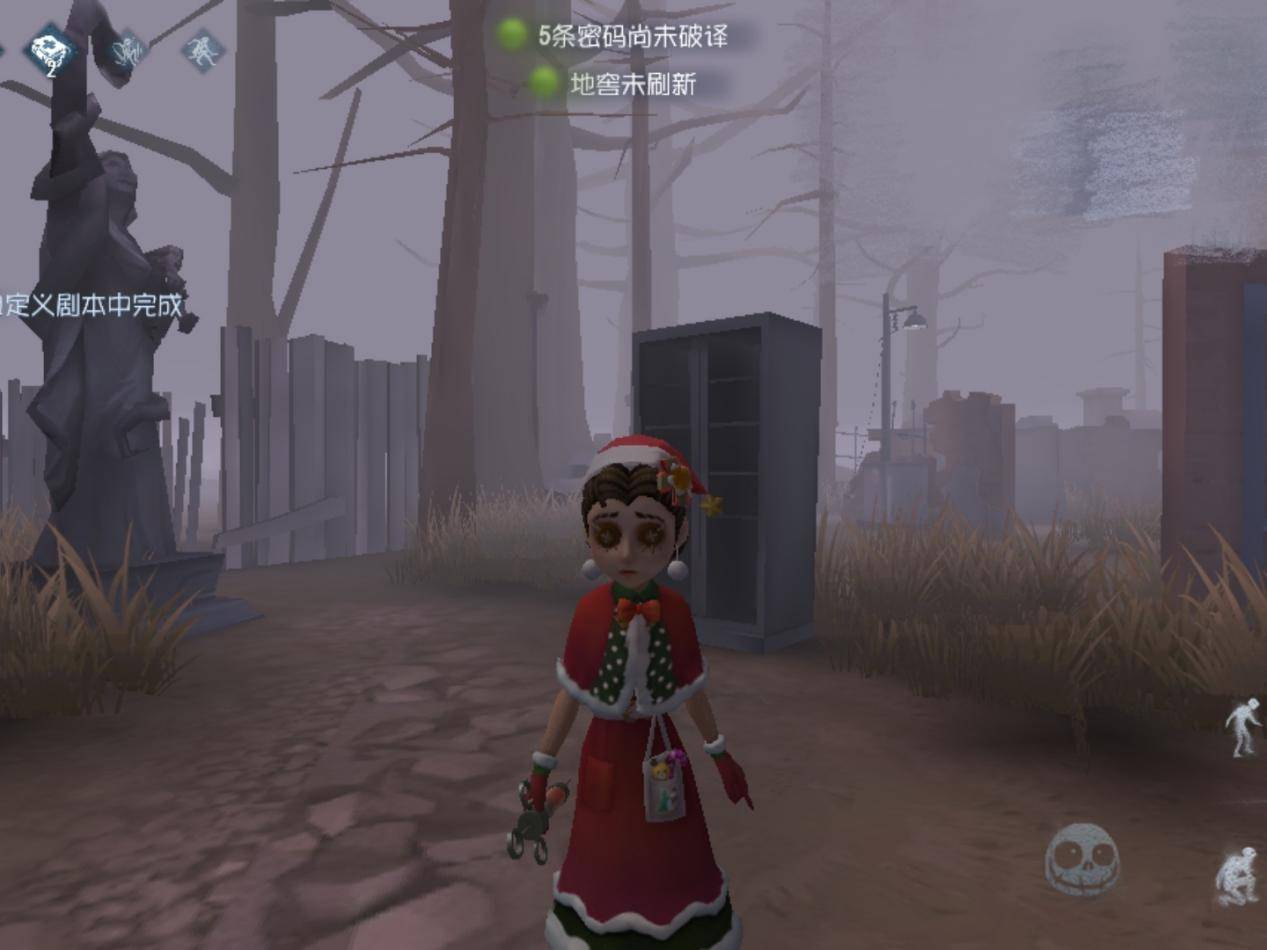The image size is (1267, 950).
Task: Tap the skull face emote button
Action: 1081,858
